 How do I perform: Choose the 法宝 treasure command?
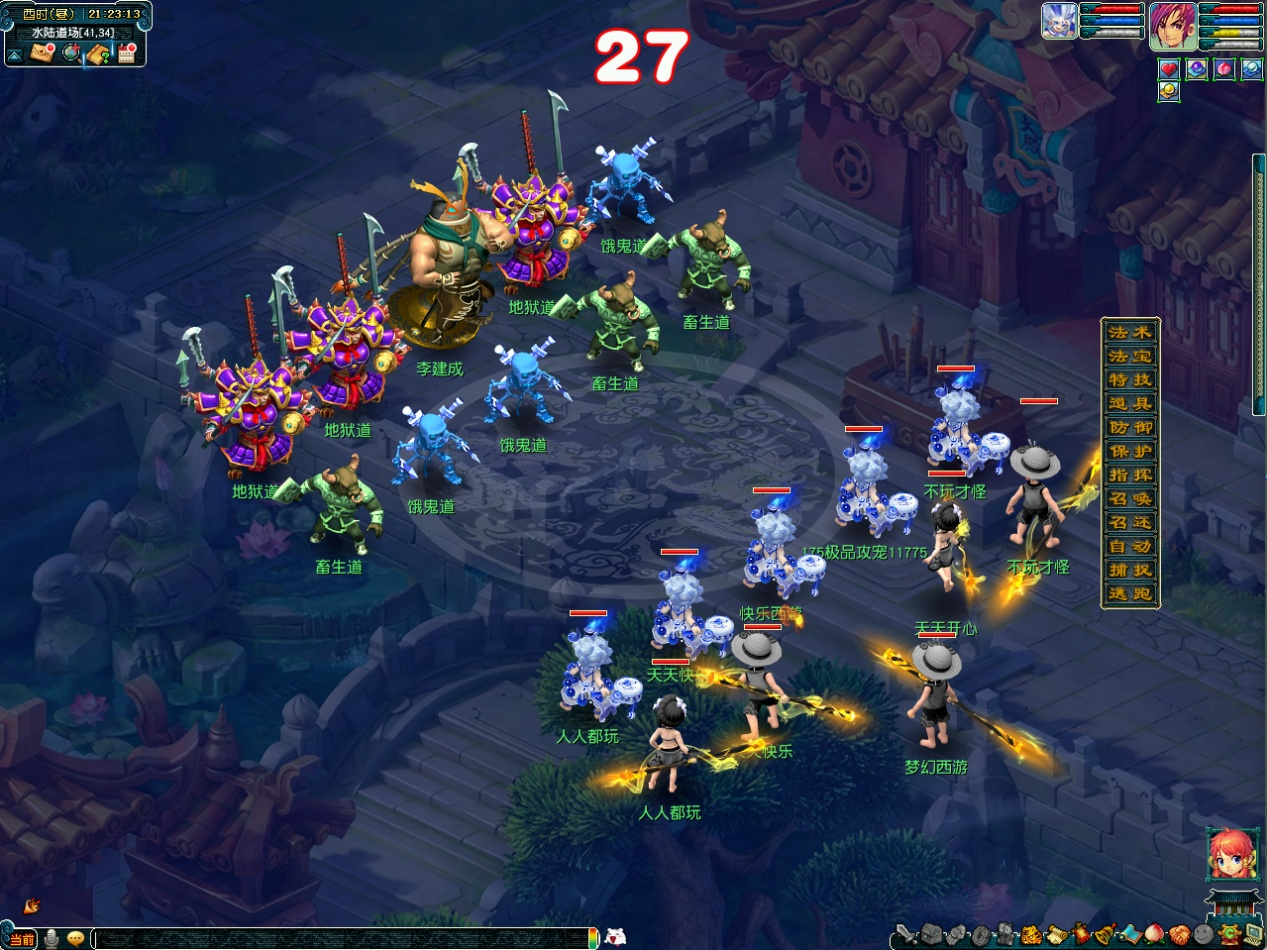tap(1130, 356)
